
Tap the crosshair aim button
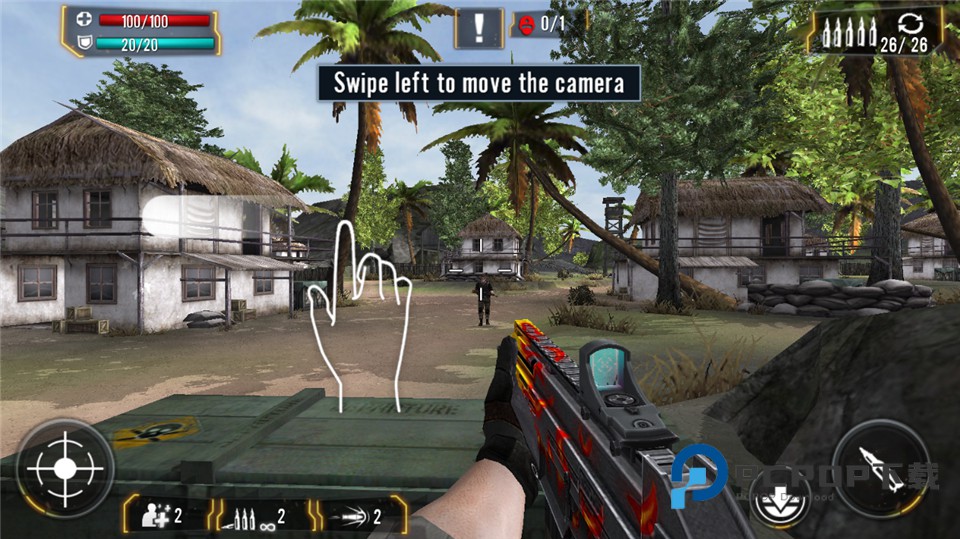(64, 468)
